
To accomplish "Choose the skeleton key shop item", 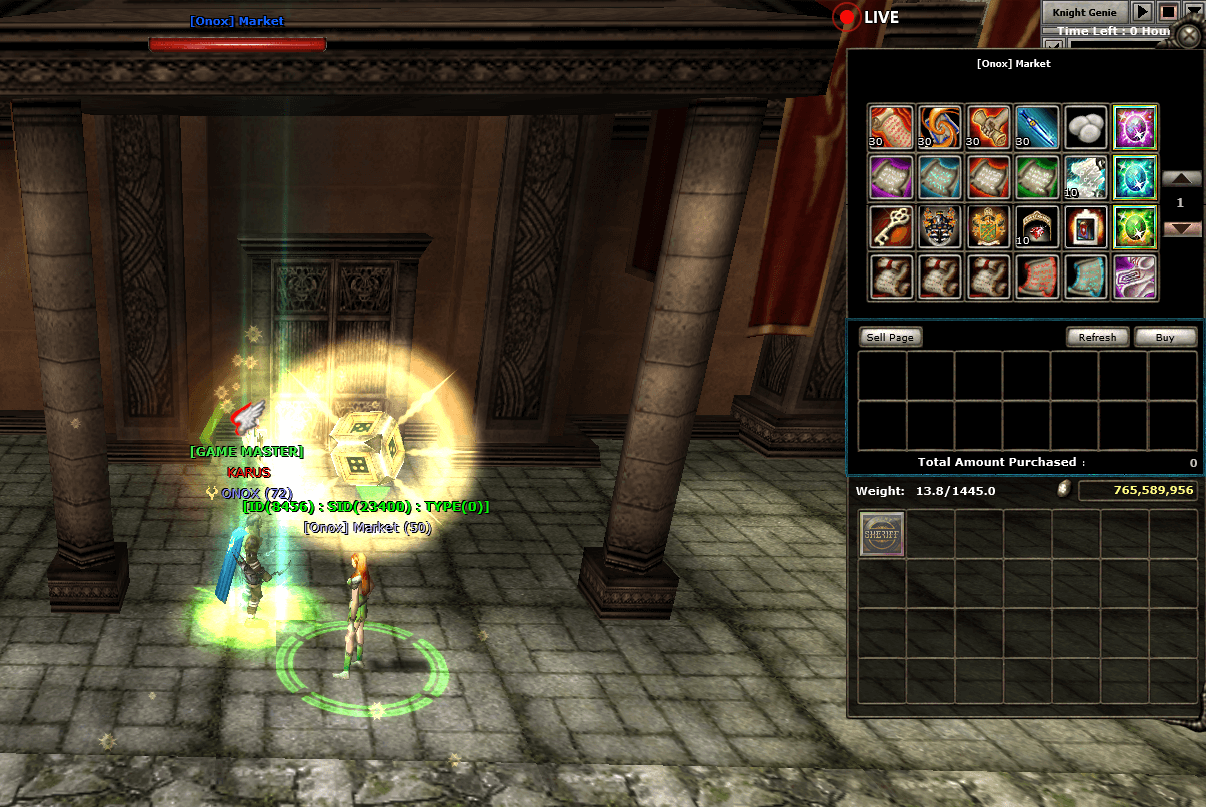I will (x=890, y=227).
